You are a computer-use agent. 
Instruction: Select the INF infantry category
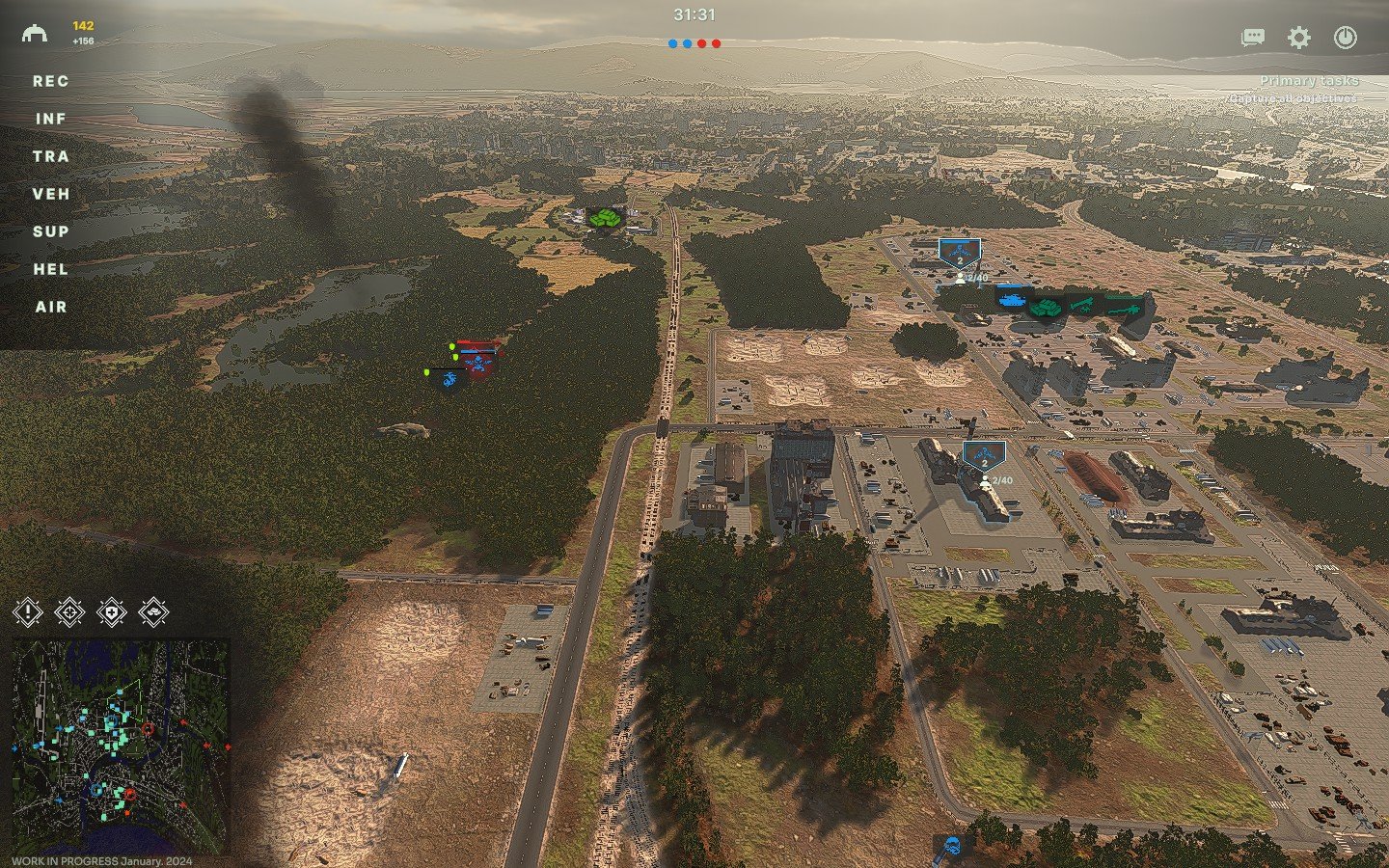50,119
